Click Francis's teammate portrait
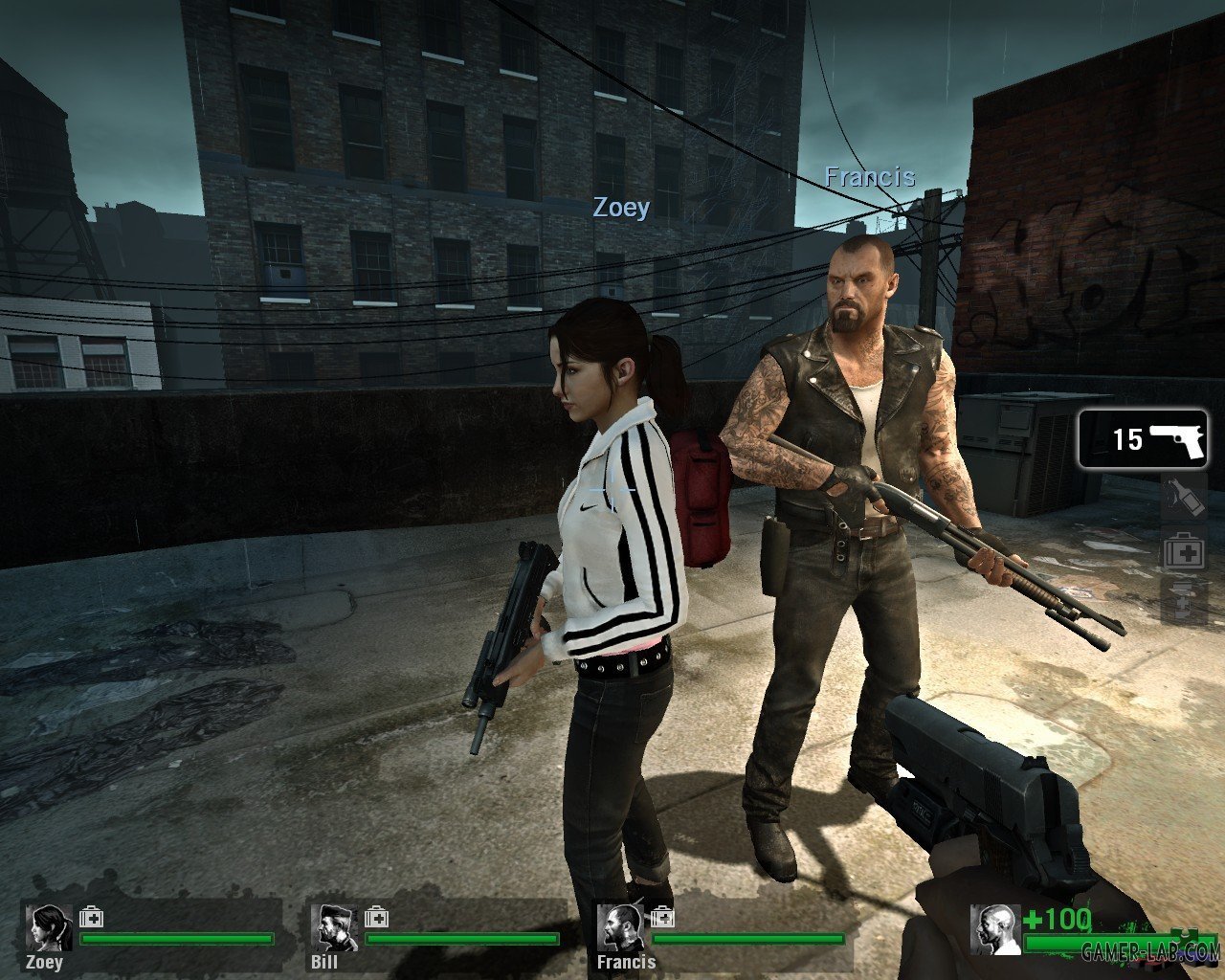Image resolution: width=1225 pixels, height=980 pixels. (x=620, y=927)
